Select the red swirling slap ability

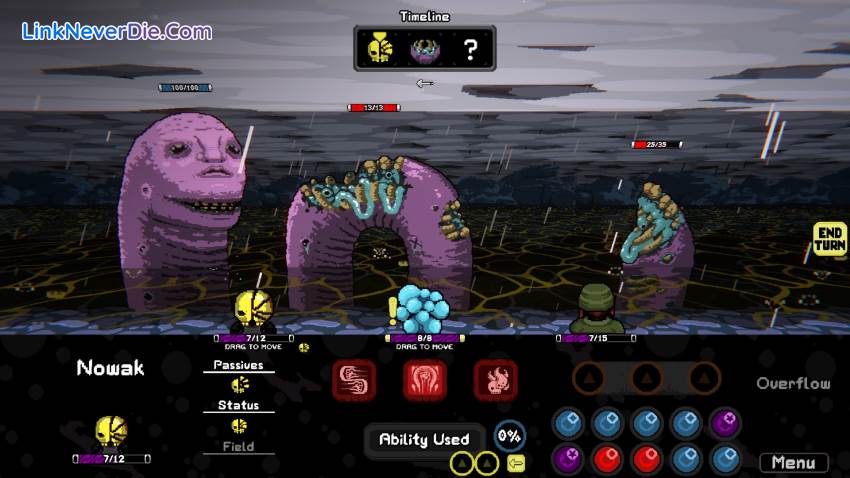coord(354,380)
